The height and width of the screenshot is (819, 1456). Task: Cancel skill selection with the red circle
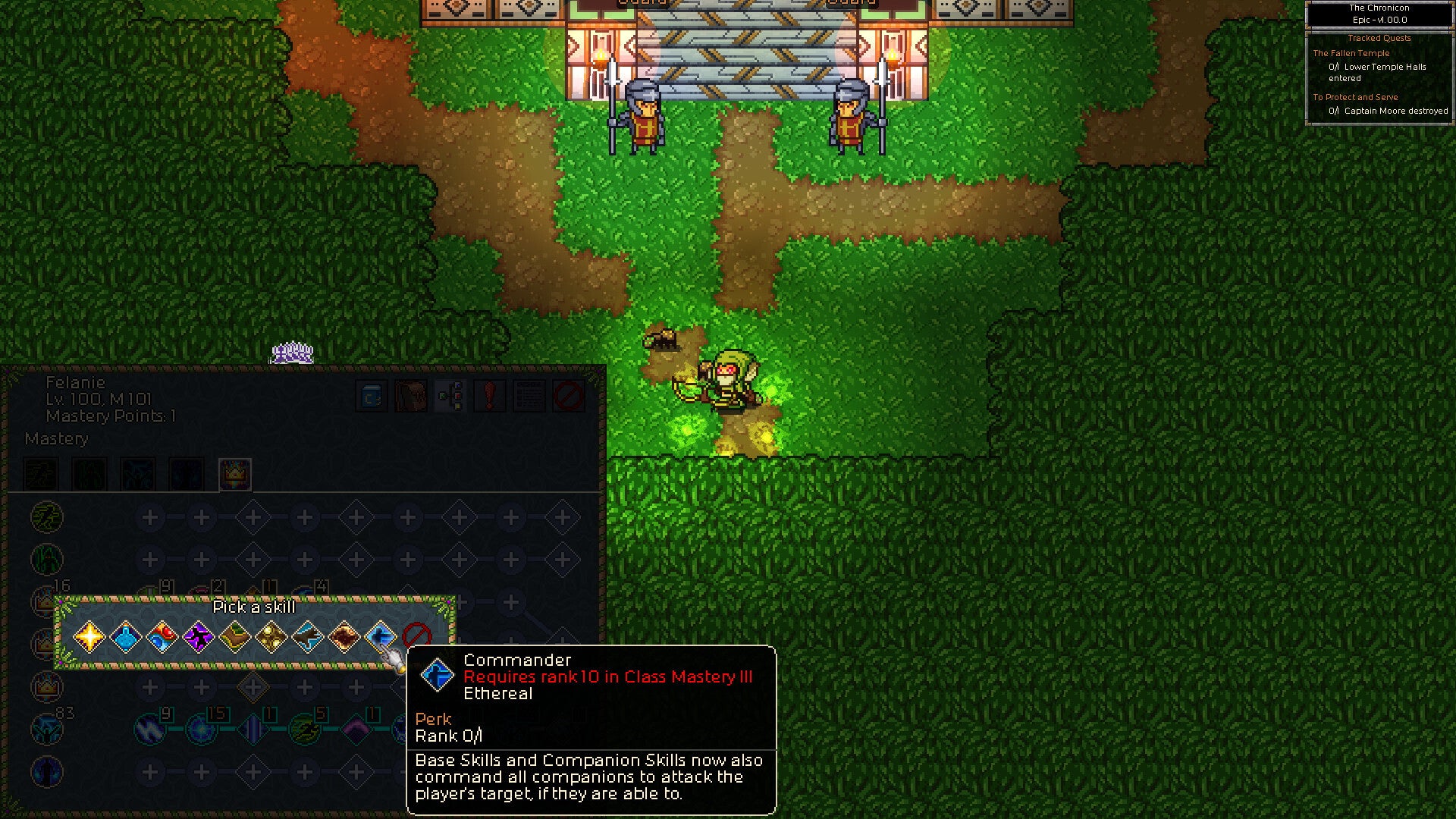[x=416, y=635]
